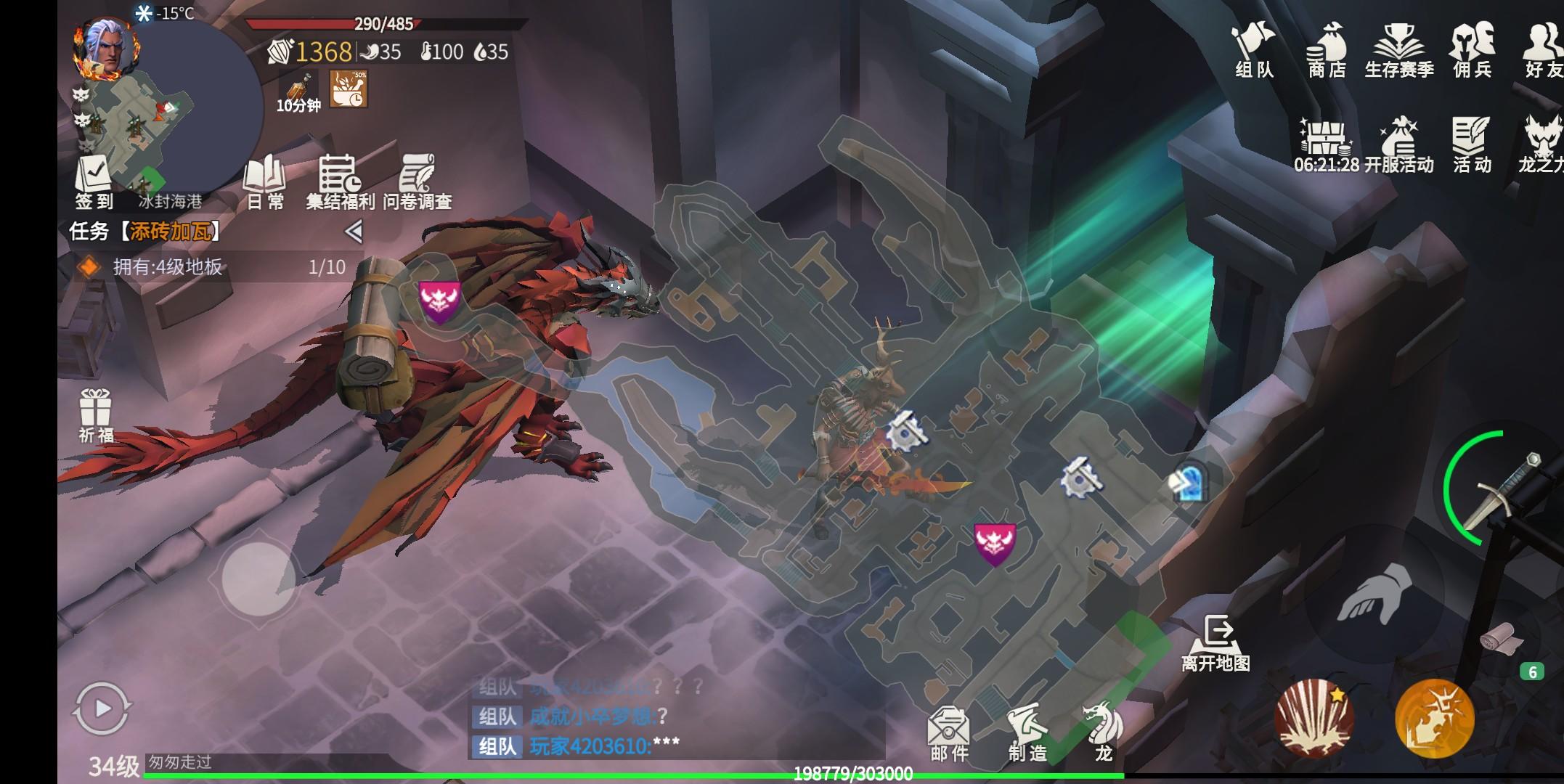The height and width of the screenshot is (784, 1564).
Task: Click 离开地图 to leave the map
Action: tap(1216, 642)
